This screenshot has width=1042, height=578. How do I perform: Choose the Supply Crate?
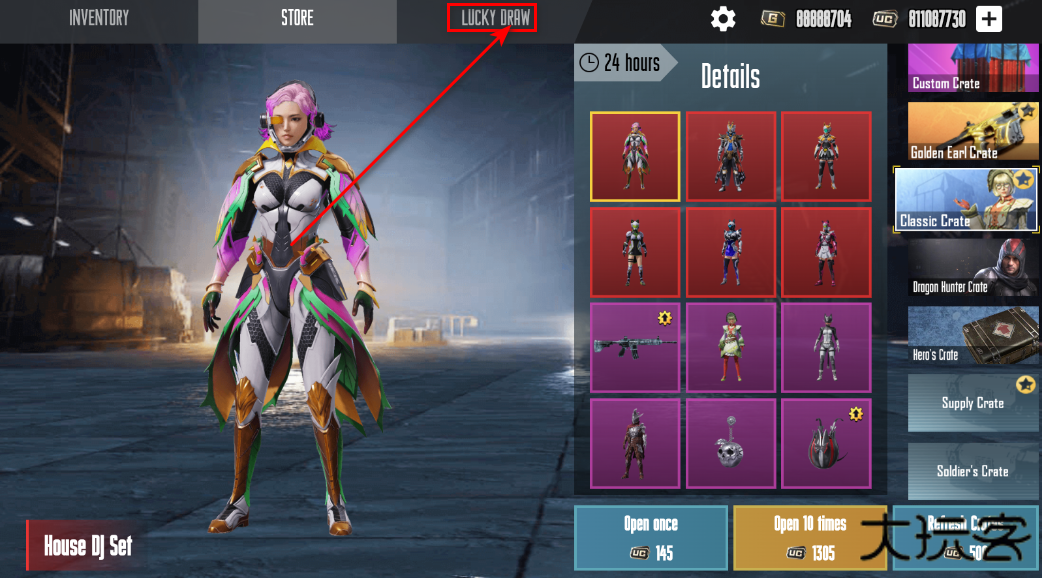[973, 403]
